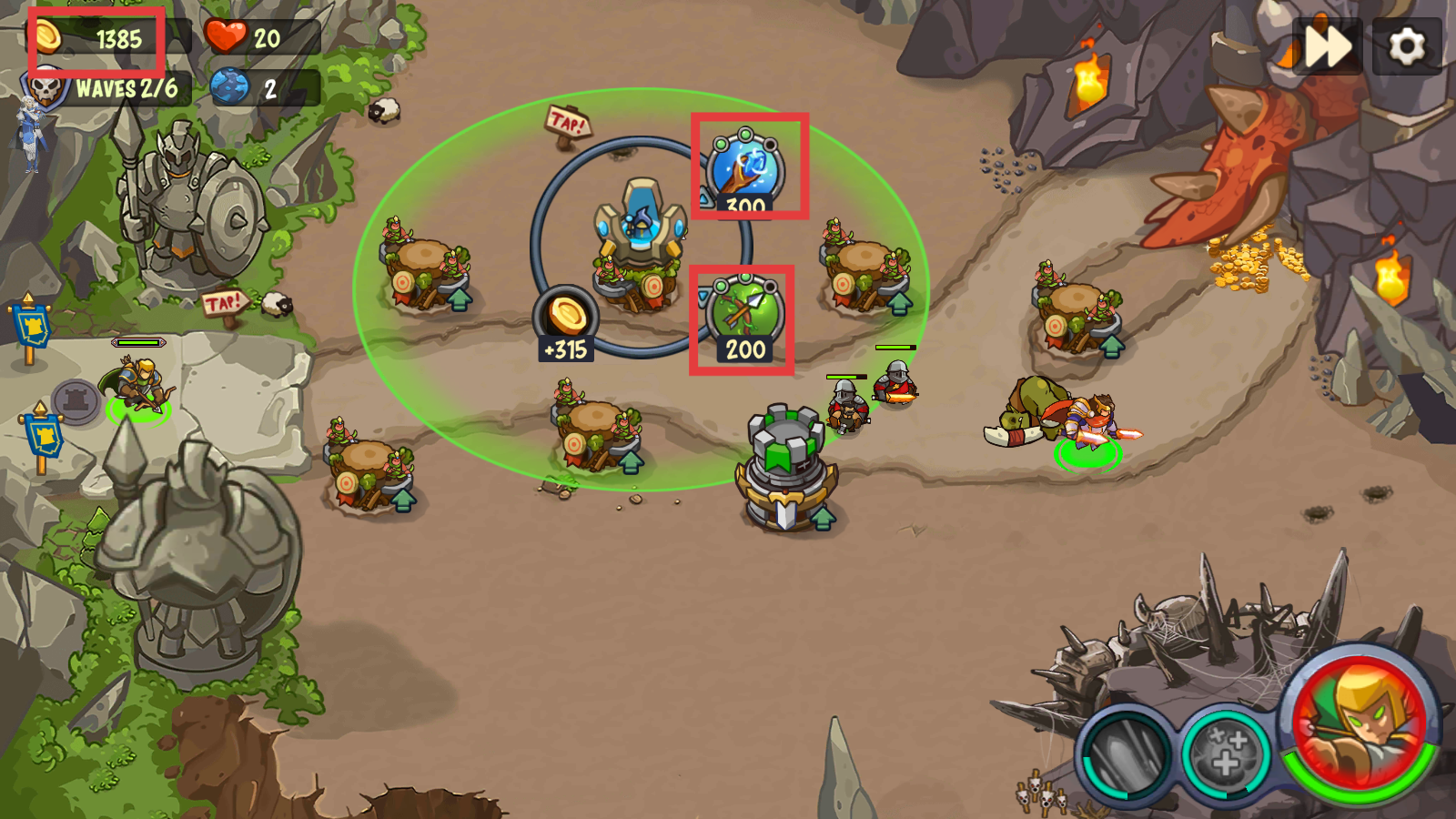Viewport: 1456px width, 819px height.
Task: Activate the arrow rain ability
Action: pos(1125,753)
